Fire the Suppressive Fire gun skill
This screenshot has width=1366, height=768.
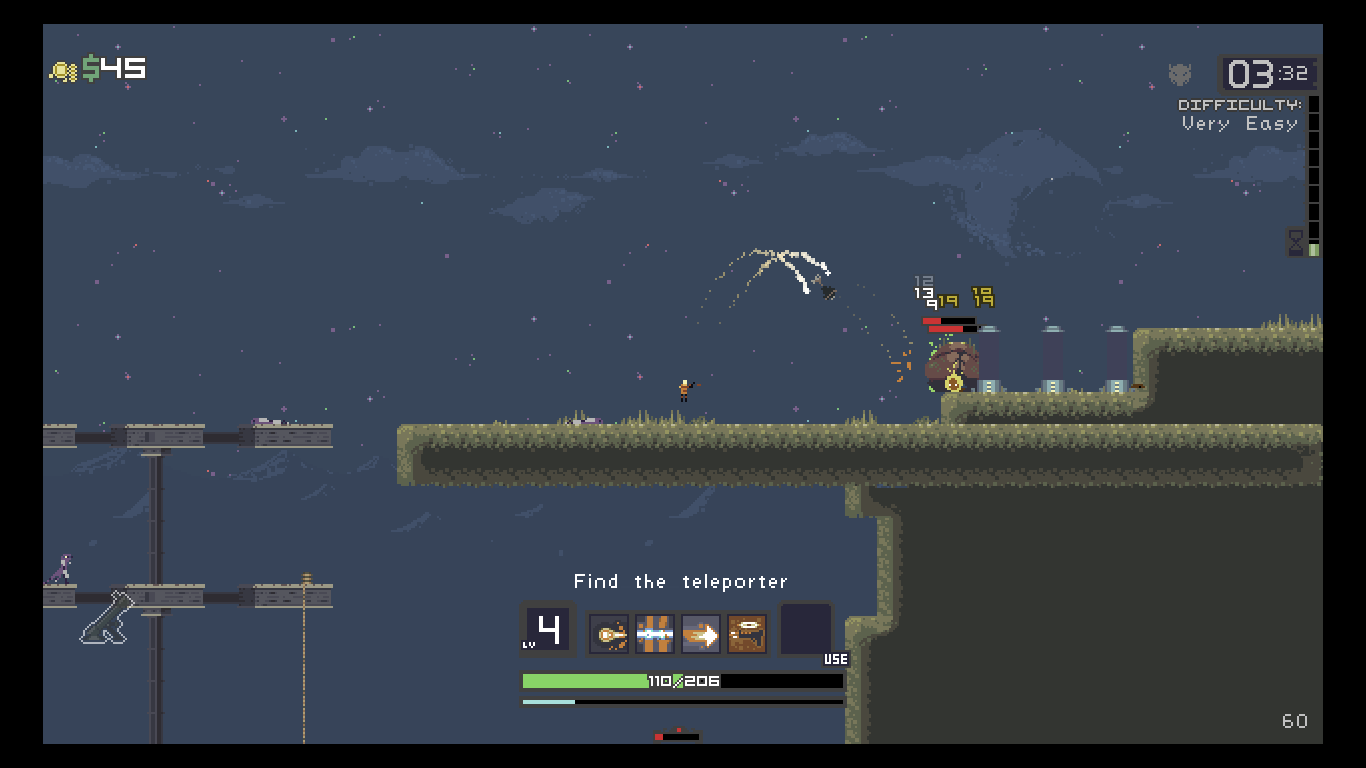[x=747, y=634]
